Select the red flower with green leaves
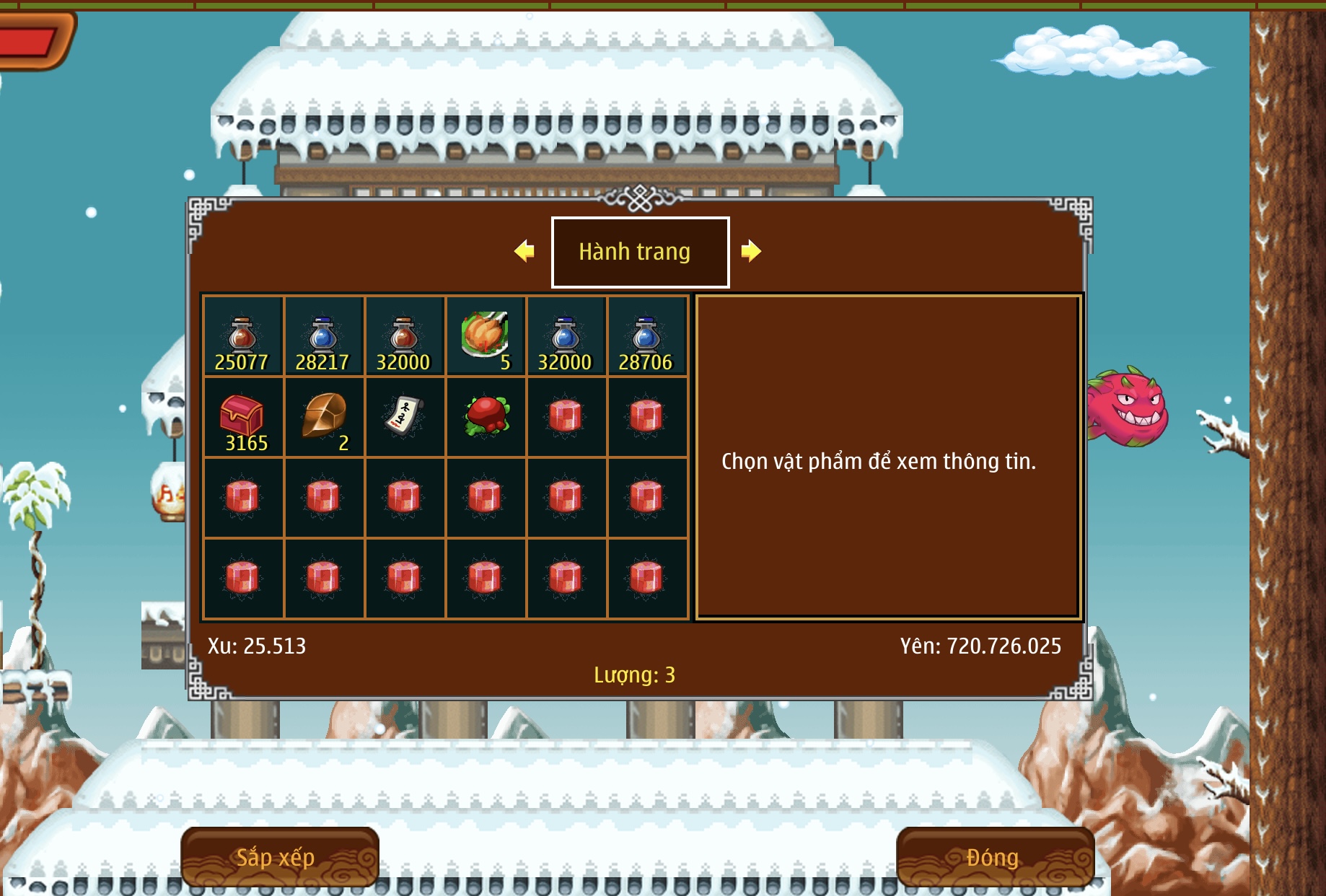Screen dimensions: 1326x896 pos(486,416)
